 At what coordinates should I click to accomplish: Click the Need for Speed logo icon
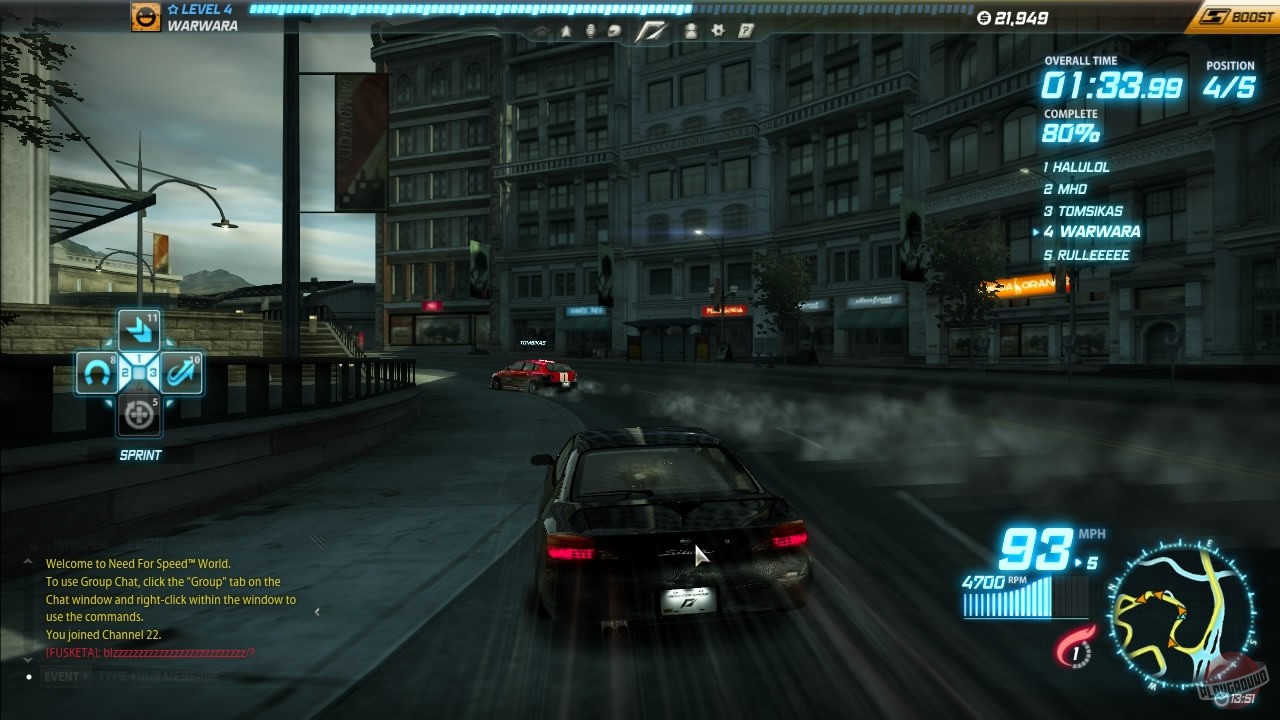coord(651,31)
